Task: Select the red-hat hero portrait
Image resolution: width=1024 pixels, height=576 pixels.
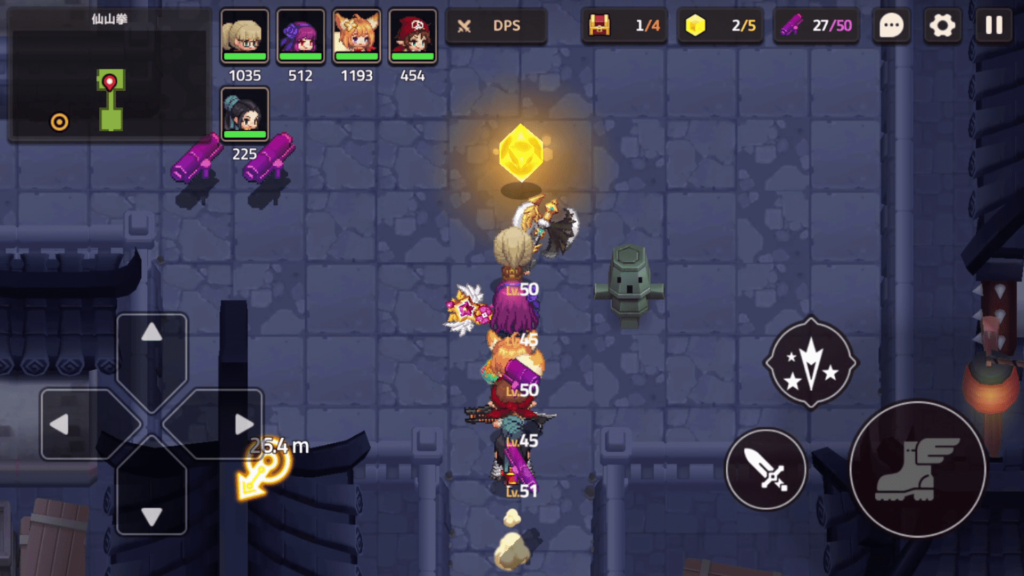Action: [412, 36]
